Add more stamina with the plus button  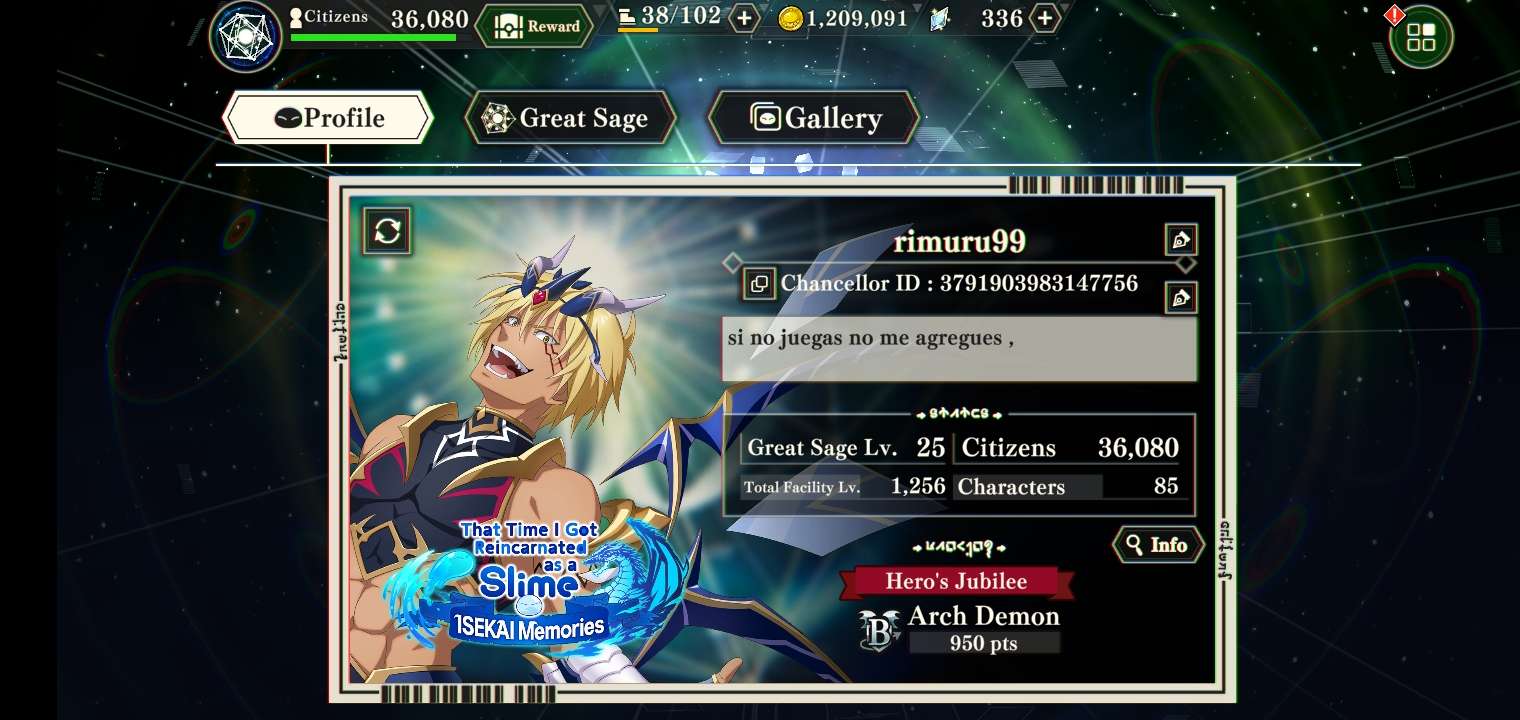tap(744, 18)
